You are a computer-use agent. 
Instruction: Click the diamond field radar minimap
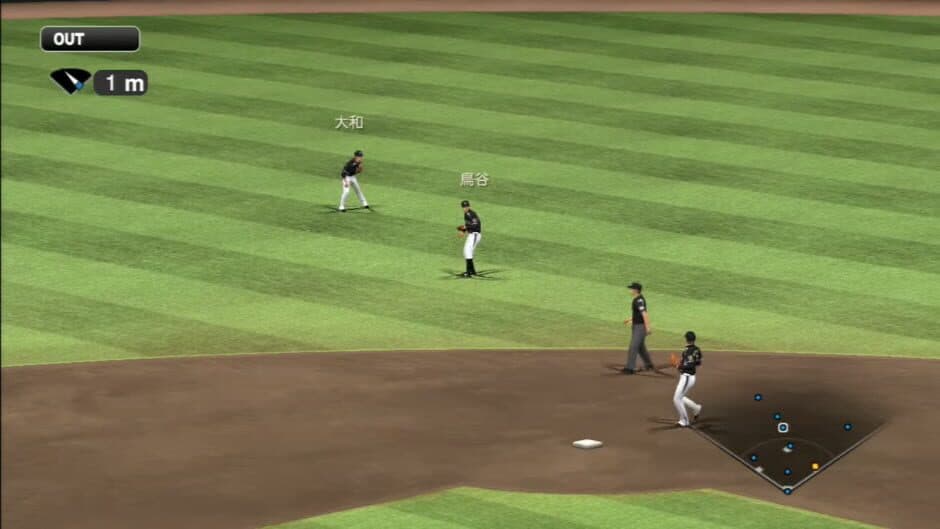tap(787, 440)
